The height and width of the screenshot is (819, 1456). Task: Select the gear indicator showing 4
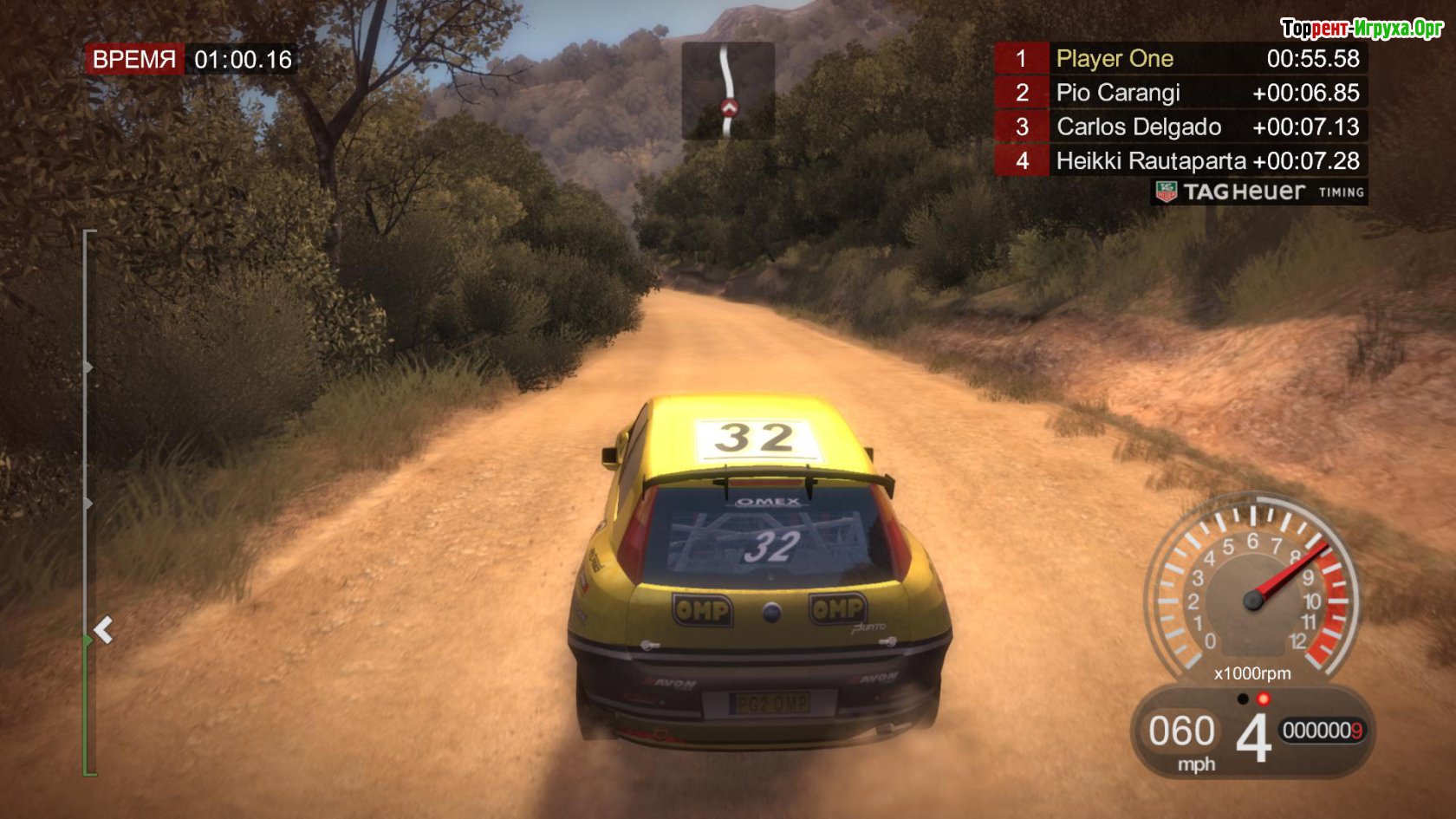(x=1257, y=732)
